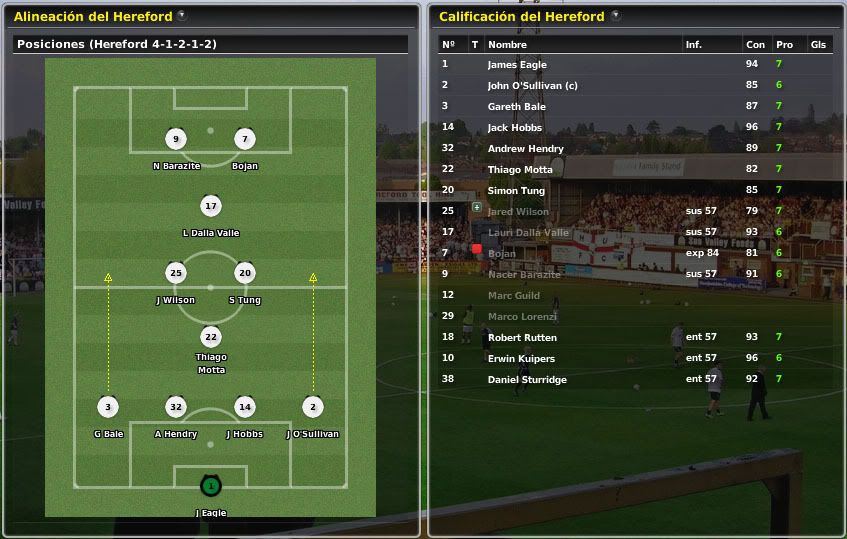Sort players by the Pro rating column
847x539 pixels.
click(784, 45)
